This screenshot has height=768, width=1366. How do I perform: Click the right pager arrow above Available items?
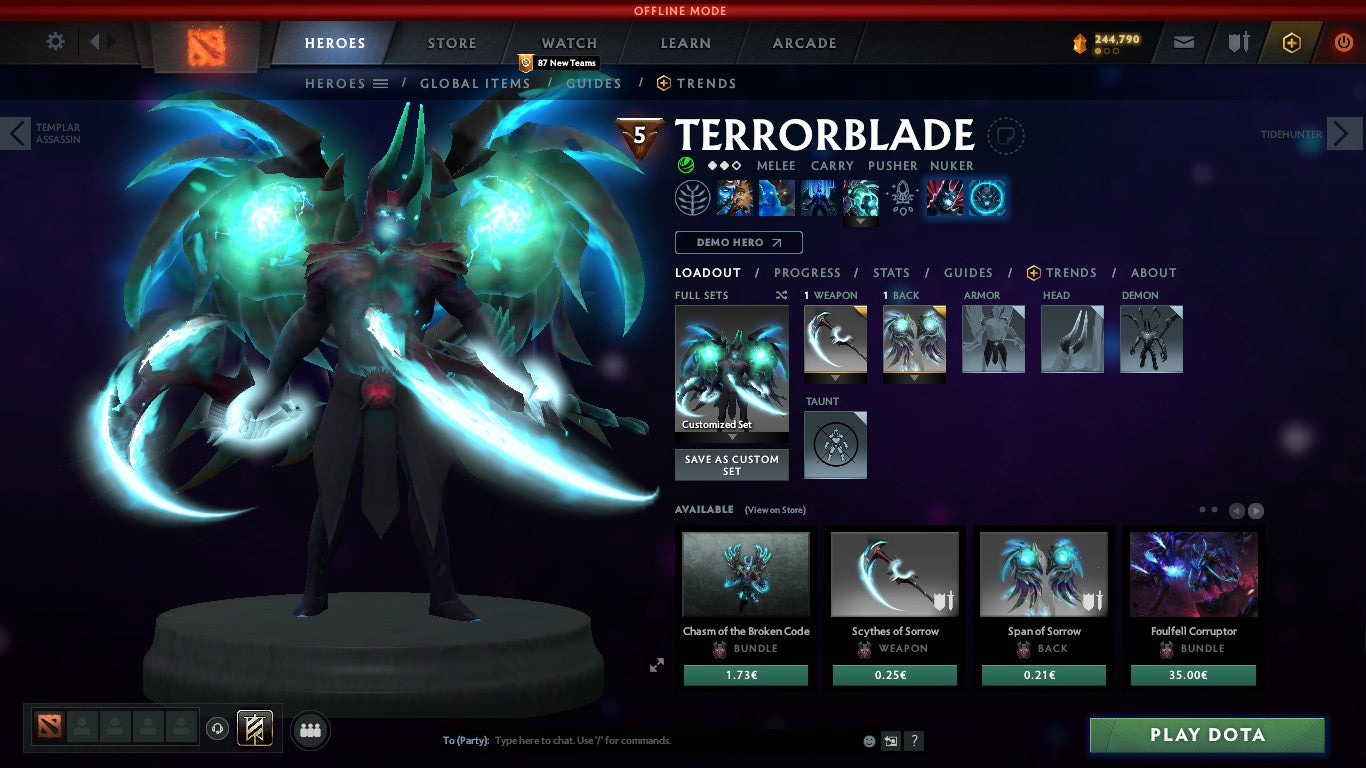click(x=1255, y=510)
